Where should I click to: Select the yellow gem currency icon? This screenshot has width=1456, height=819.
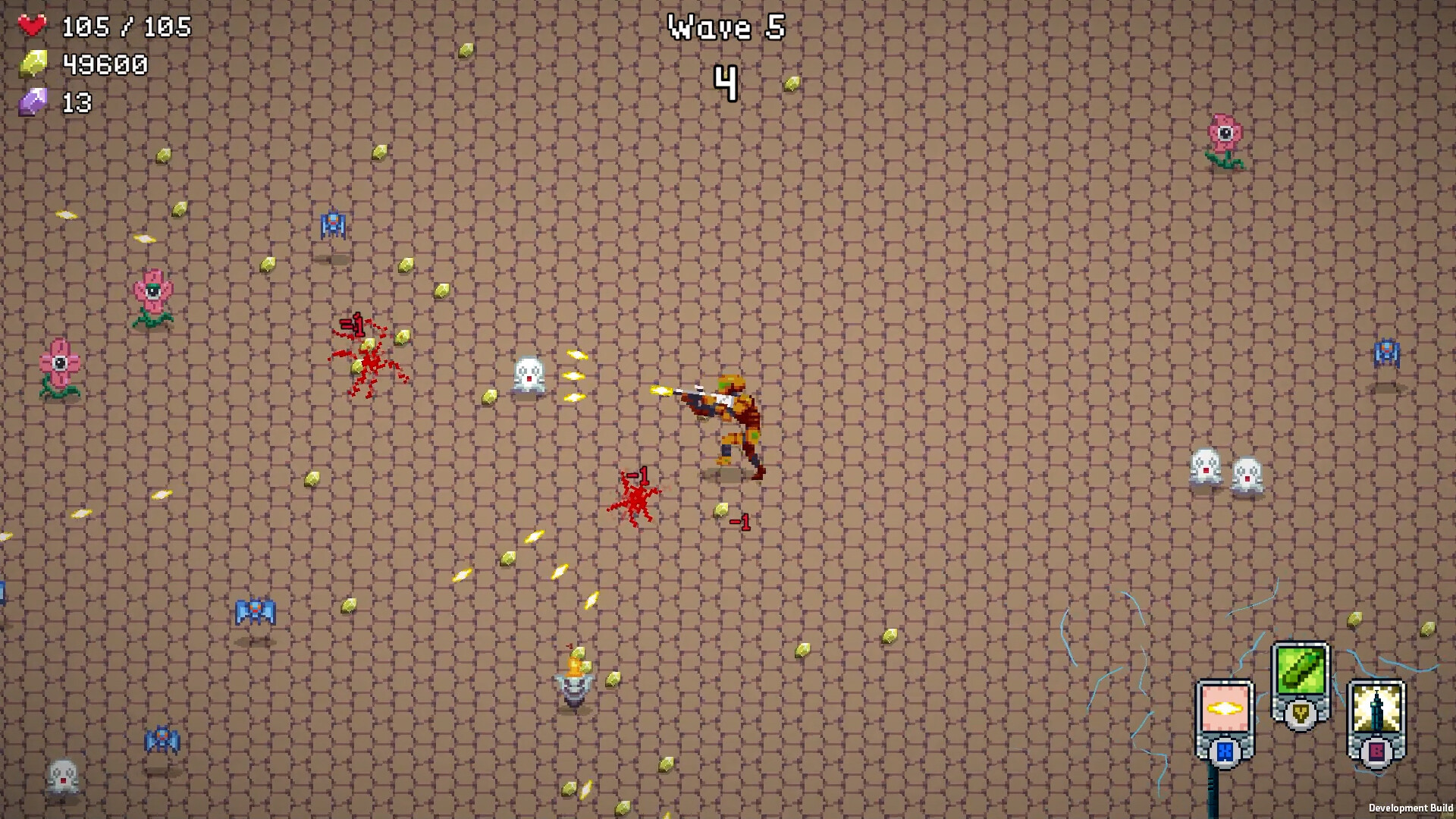33,63
